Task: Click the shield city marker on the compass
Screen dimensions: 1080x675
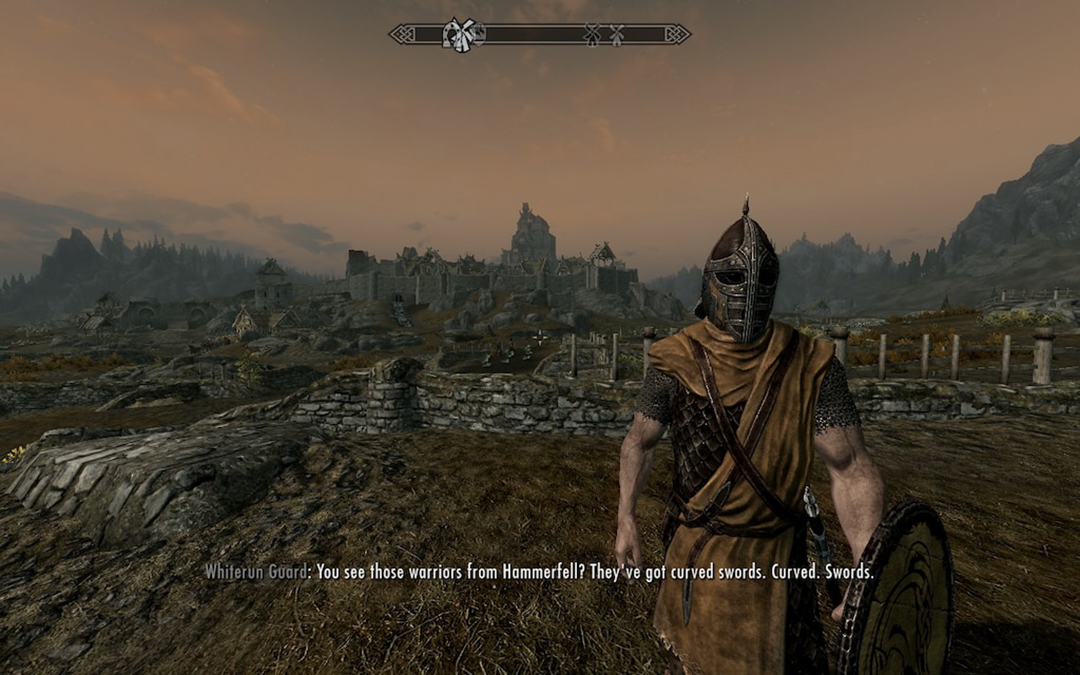Action: [479, 33]
